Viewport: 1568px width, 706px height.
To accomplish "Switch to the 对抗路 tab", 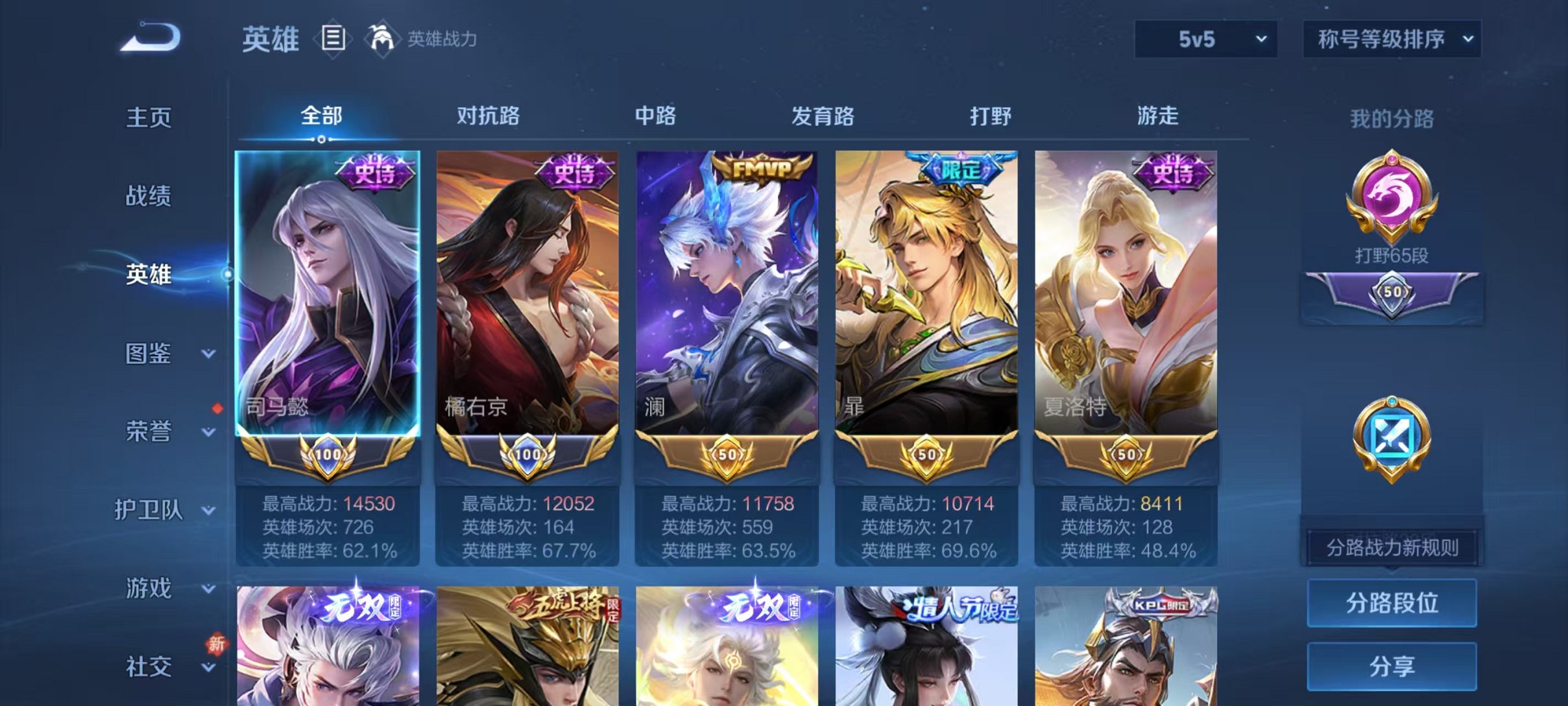I will click(488, 117).
